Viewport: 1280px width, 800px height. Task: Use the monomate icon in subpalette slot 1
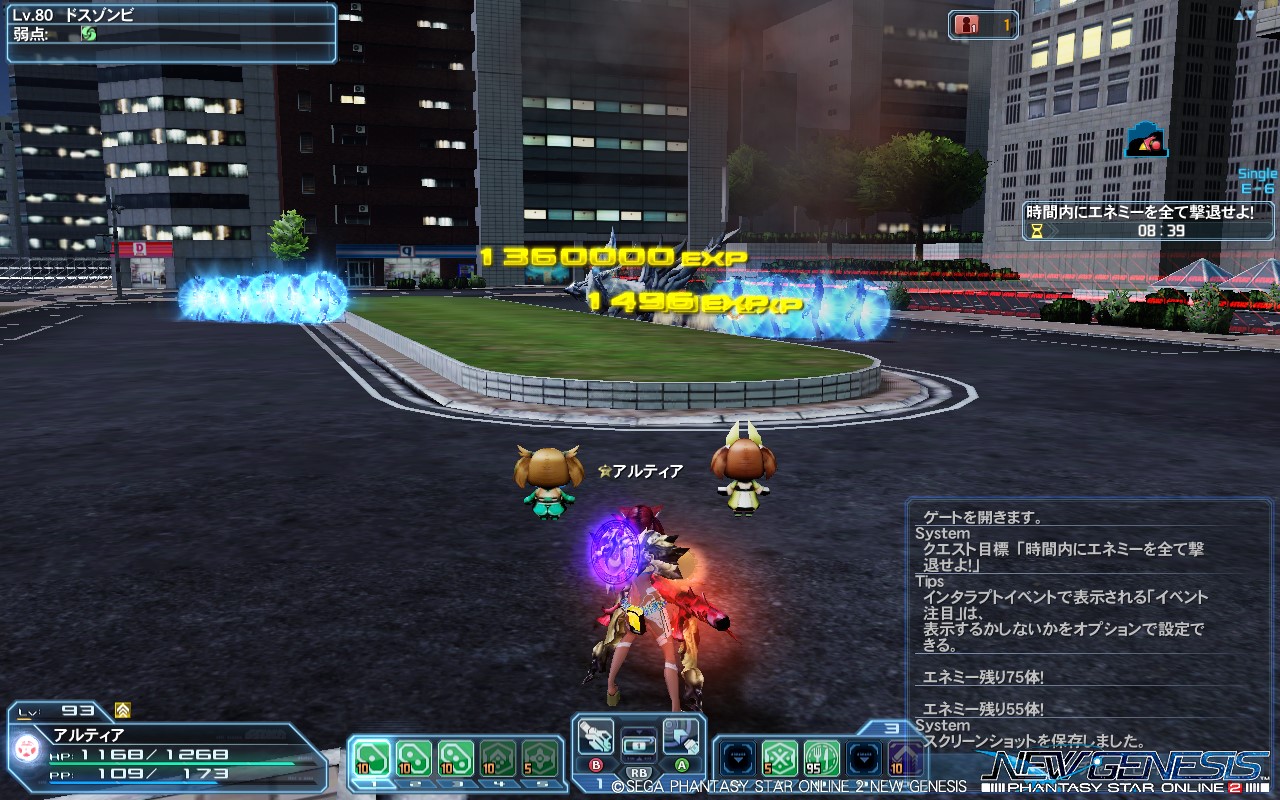tap(372, 757)
